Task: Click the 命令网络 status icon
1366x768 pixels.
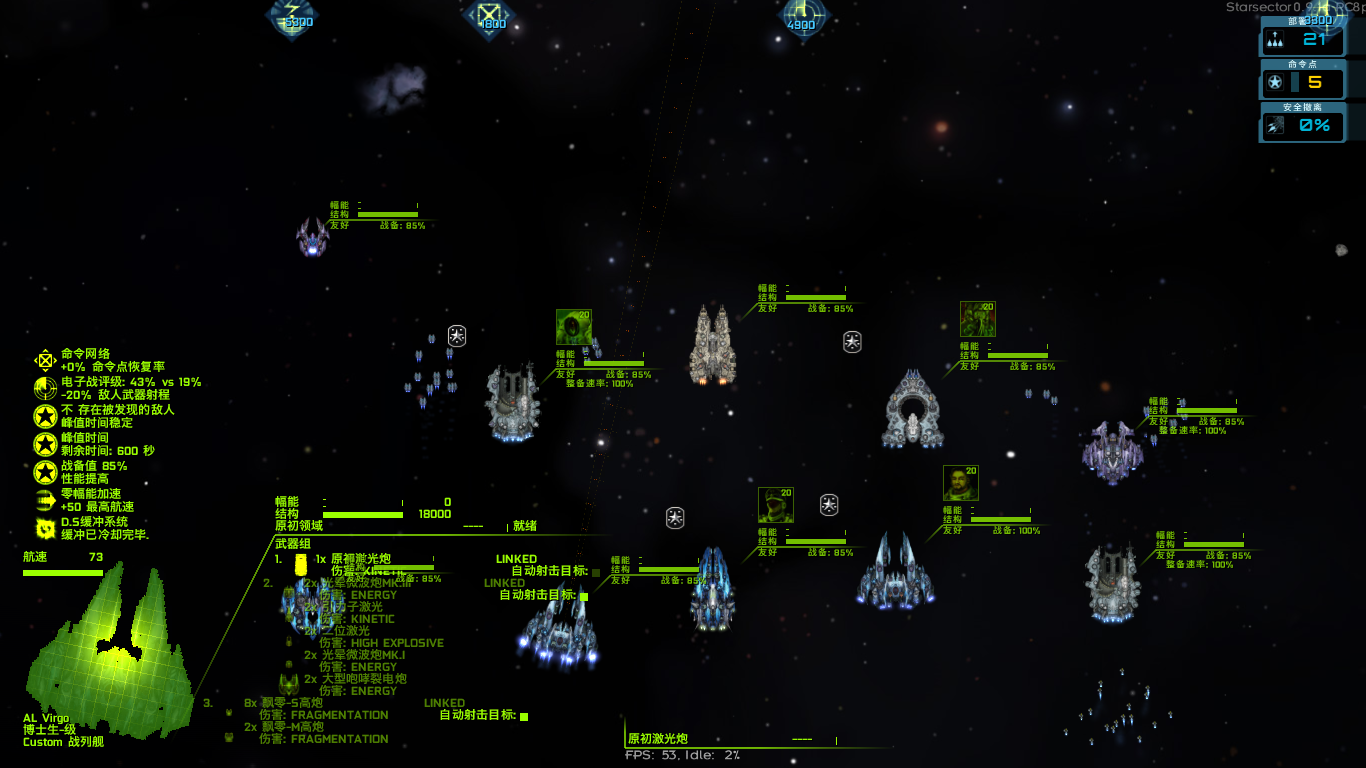Action: [45, 360]
